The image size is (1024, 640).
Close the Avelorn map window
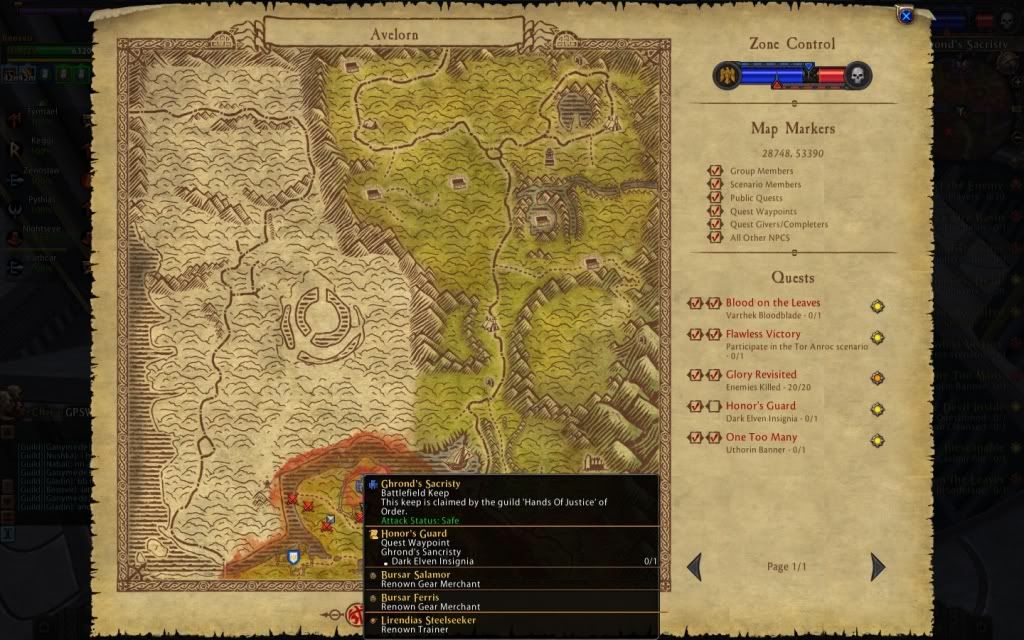coord(905,16)
